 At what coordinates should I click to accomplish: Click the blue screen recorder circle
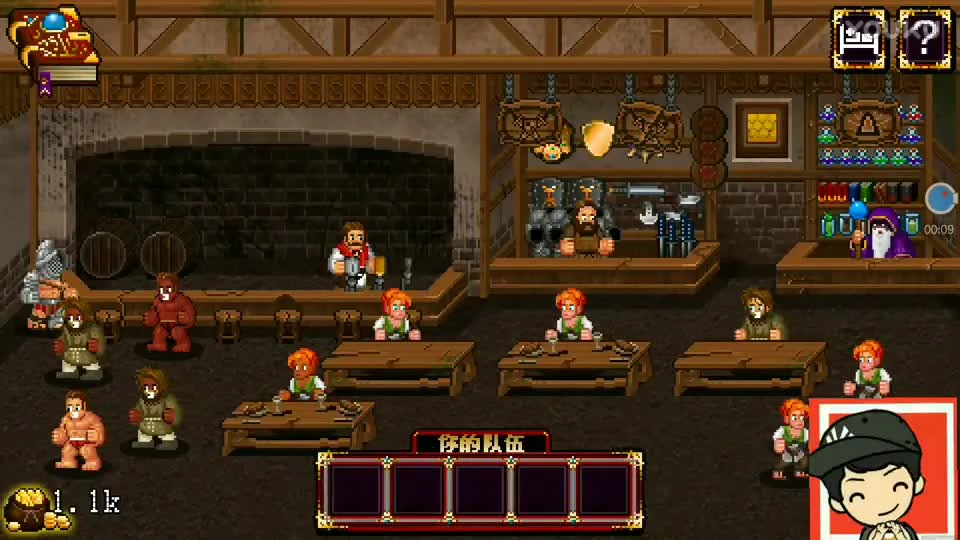coord(939,198)
